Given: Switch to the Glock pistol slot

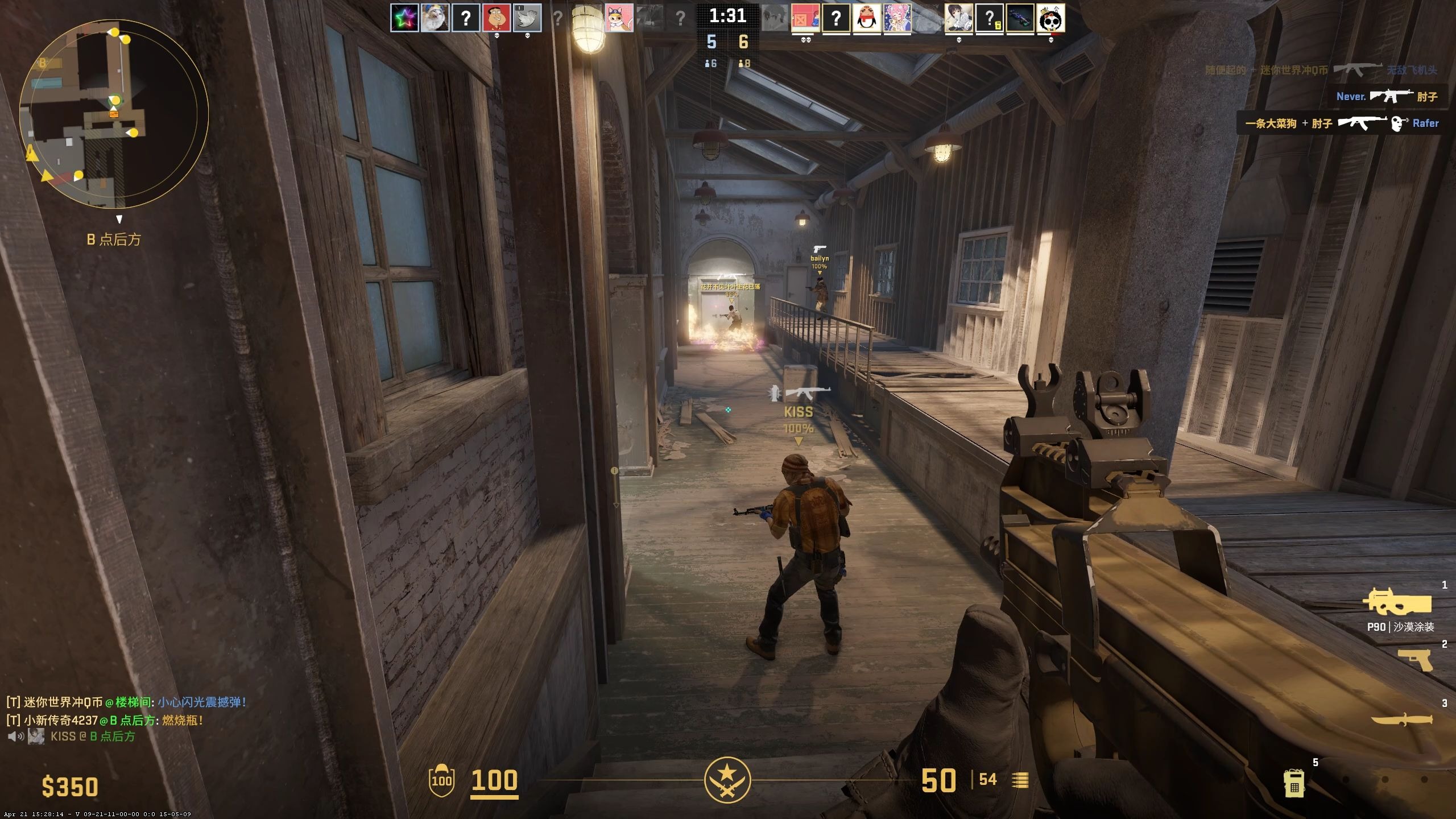Looking at the screenshot, I should pyautogui.click(x=1415, y=660).
